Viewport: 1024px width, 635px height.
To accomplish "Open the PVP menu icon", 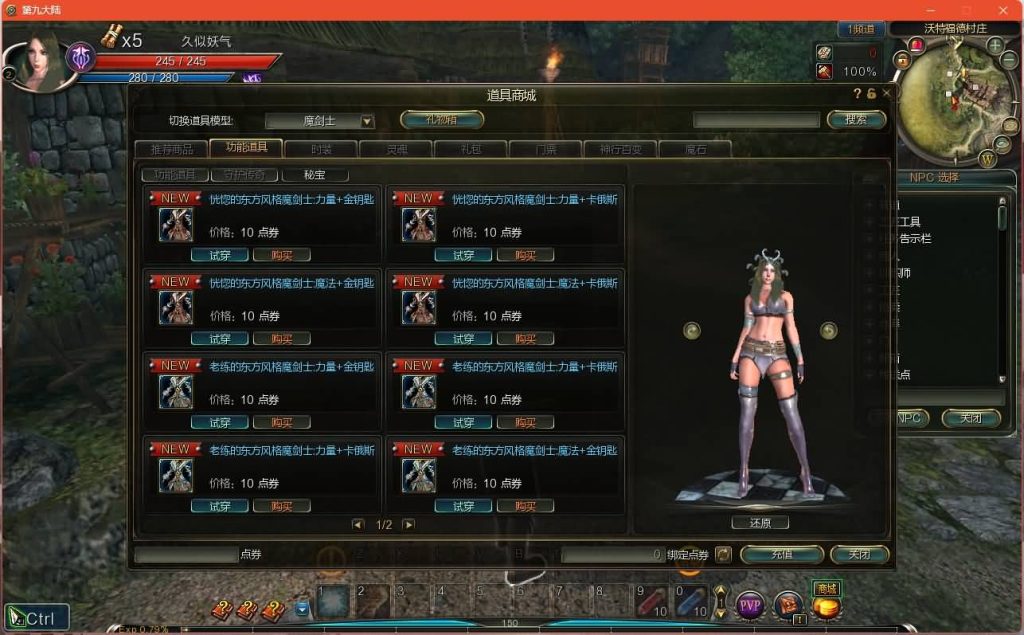I will click(x=750, y=605).
